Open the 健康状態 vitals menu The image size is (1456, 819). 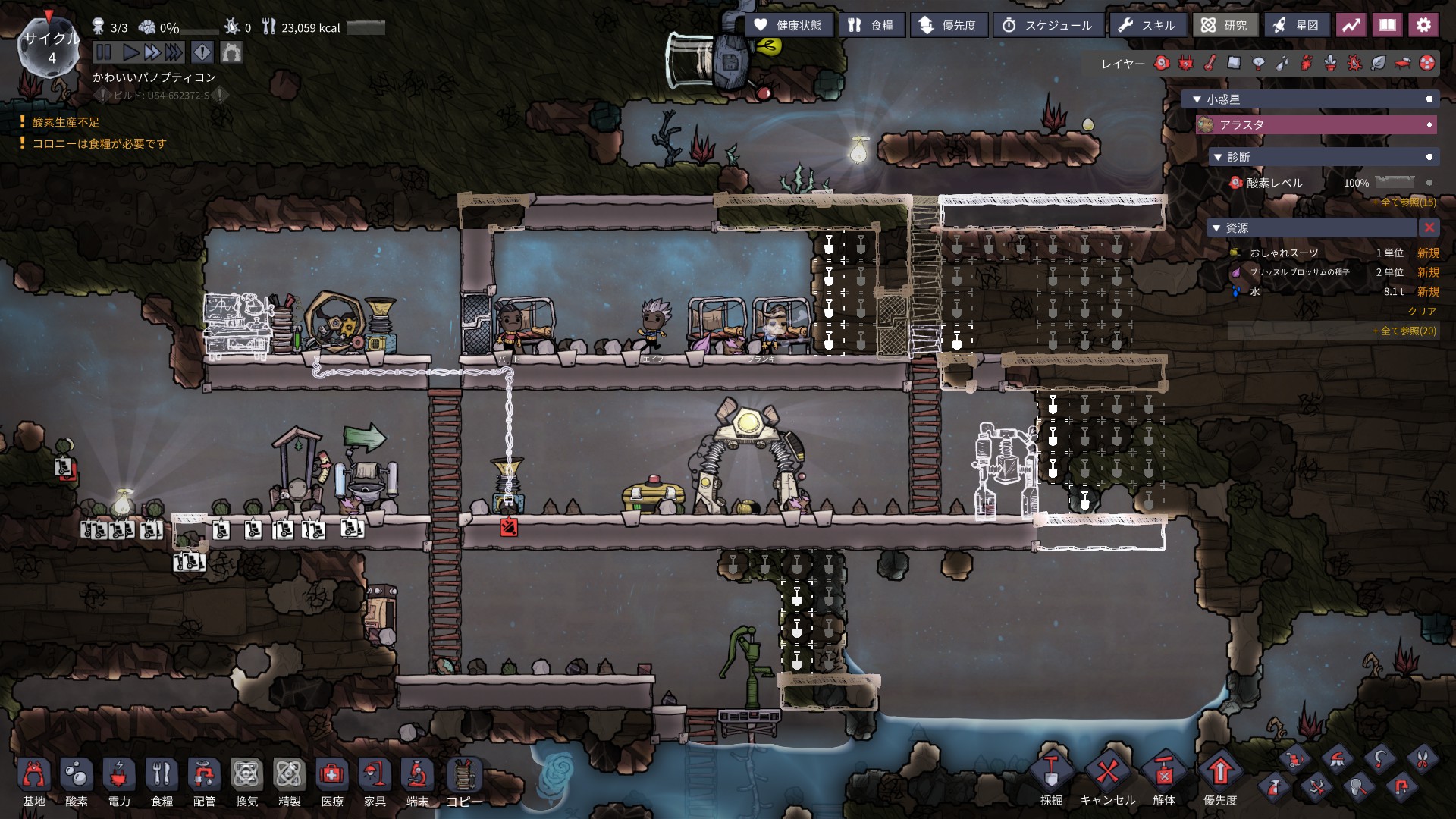point(789,25)
